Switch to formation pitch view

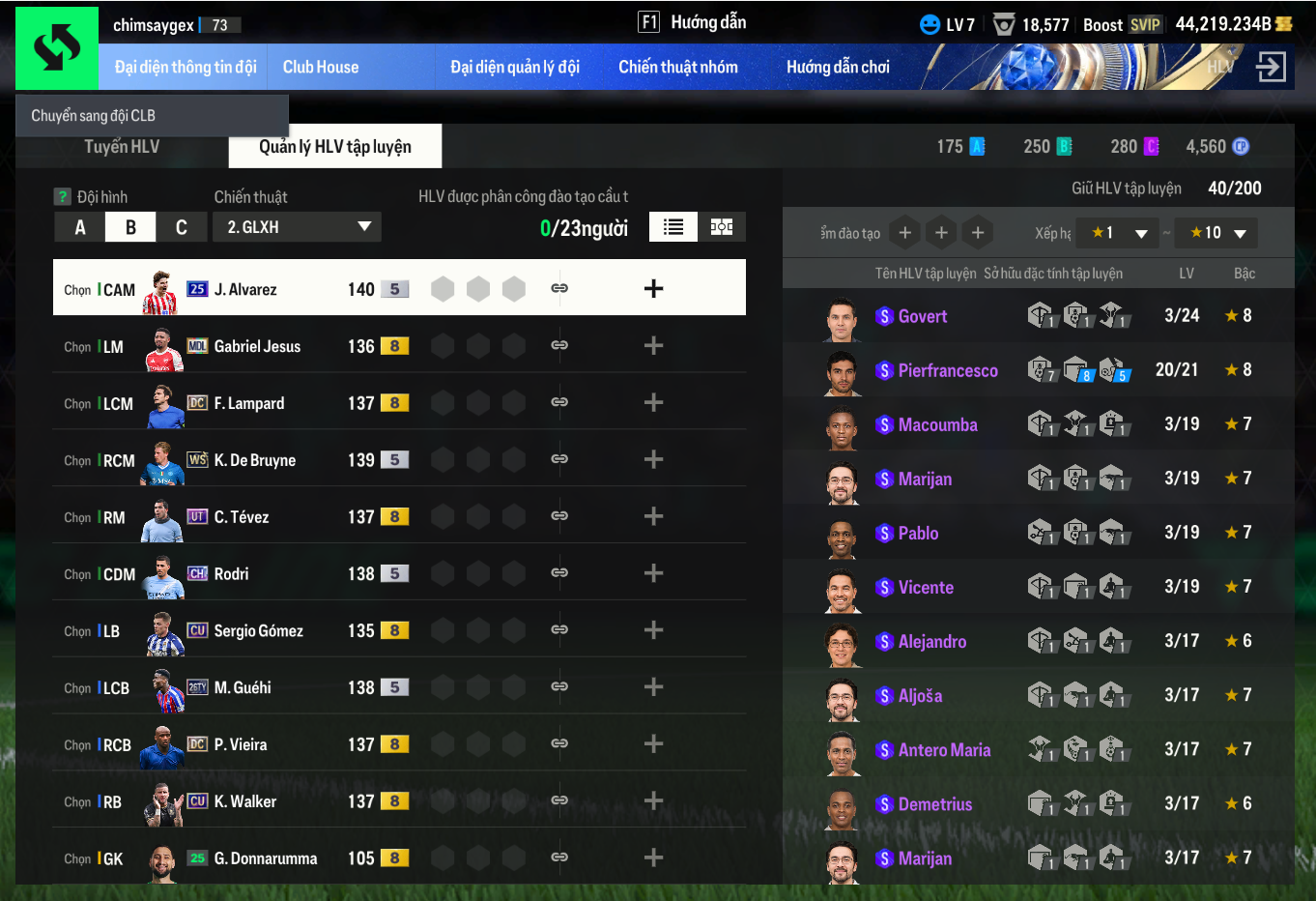point(722,227)
